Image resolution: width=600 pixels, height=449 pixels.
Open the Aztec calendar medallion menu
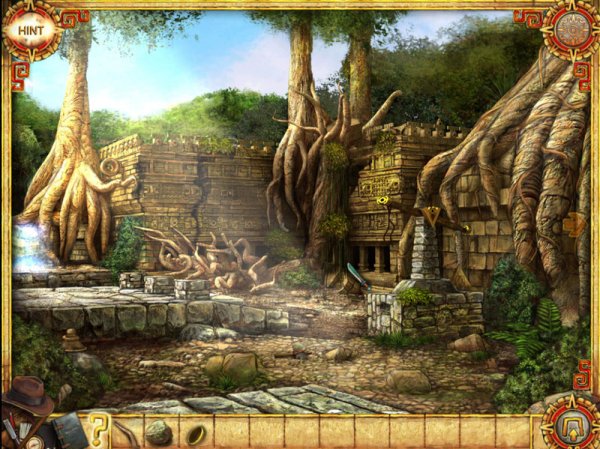569,29
